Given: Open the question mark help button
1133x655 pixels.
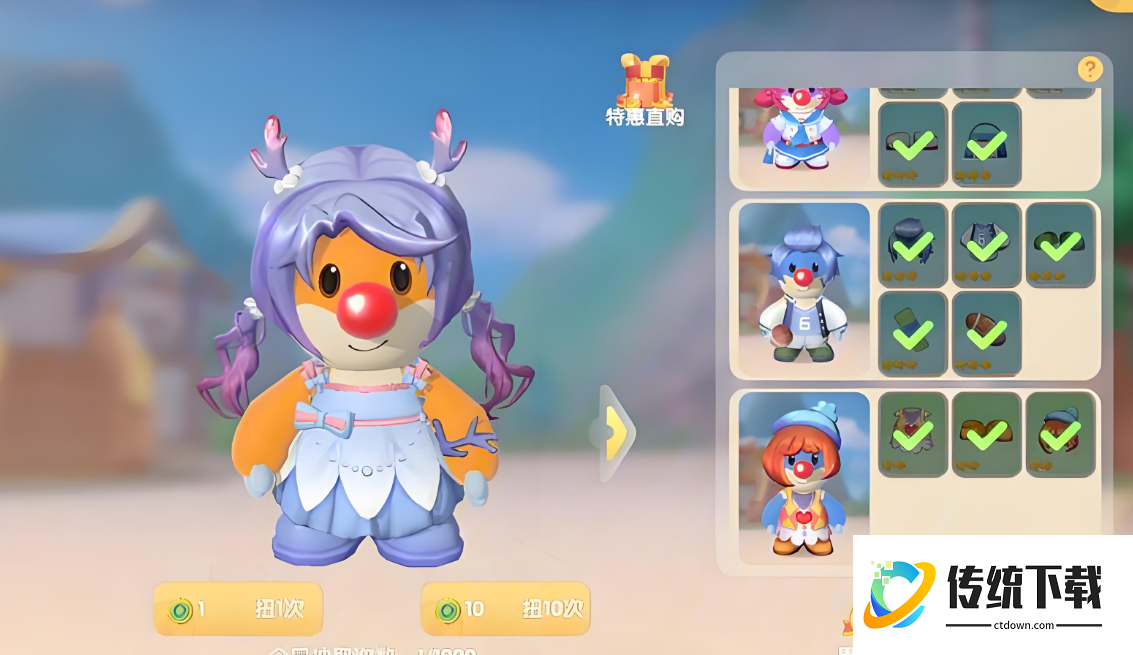Looking at the screenshot, I should [1089, 69].
